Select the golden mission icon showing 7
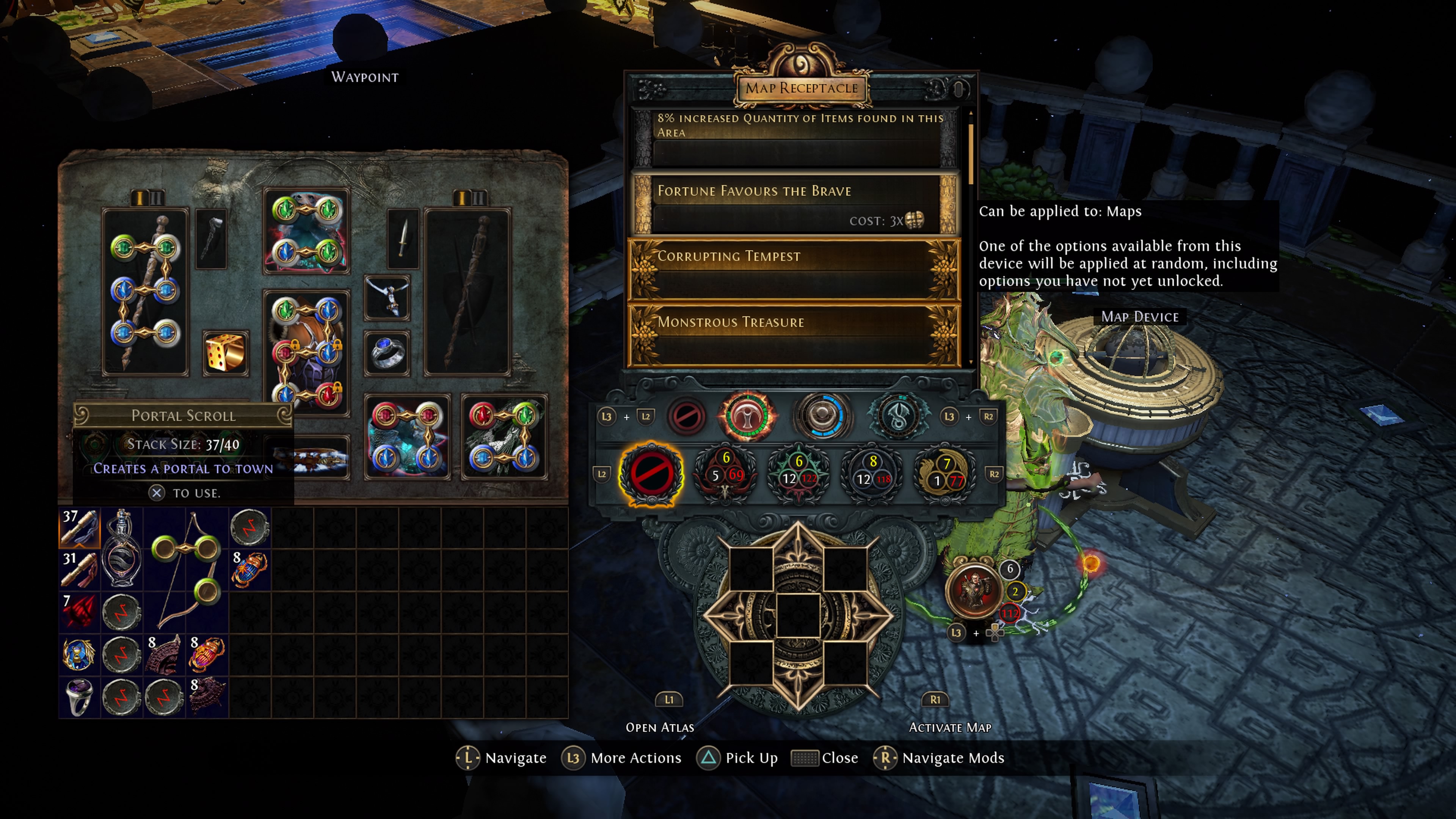The image size is (1456, 819). click(945, 474)
